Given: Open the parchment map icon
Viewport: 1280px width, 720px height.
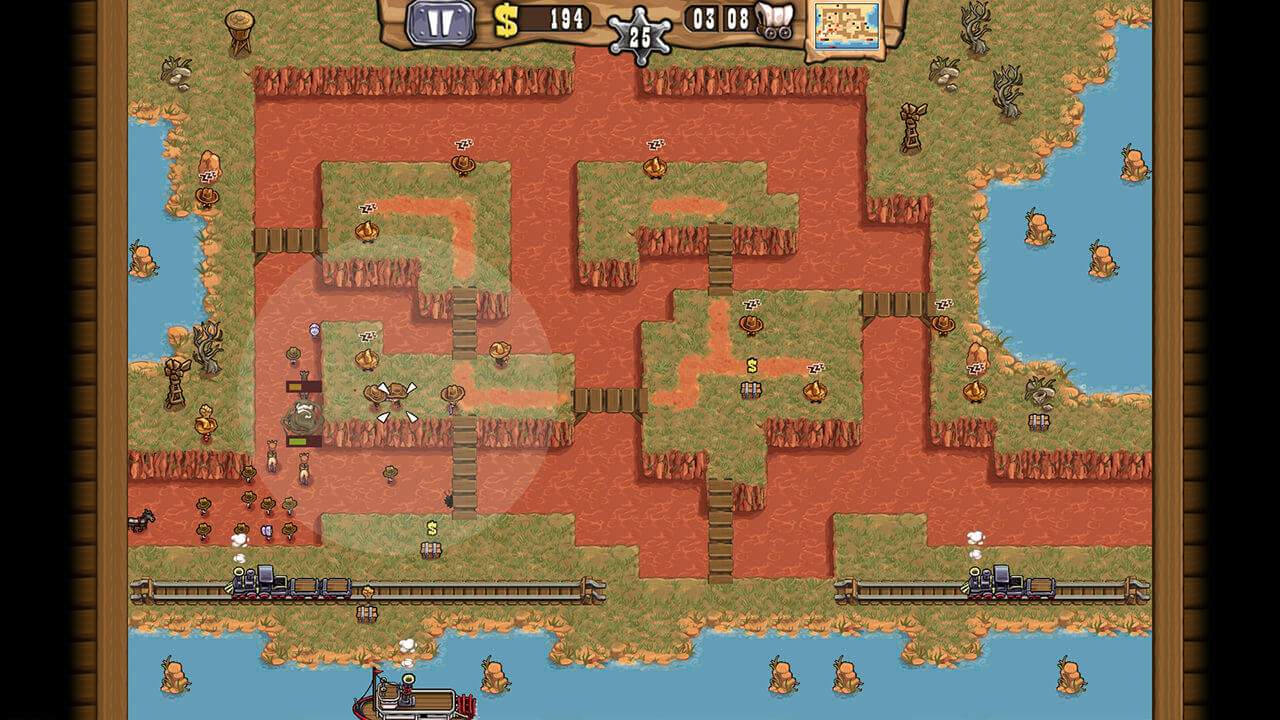Looking at the screenshot, I should (847, 25).
